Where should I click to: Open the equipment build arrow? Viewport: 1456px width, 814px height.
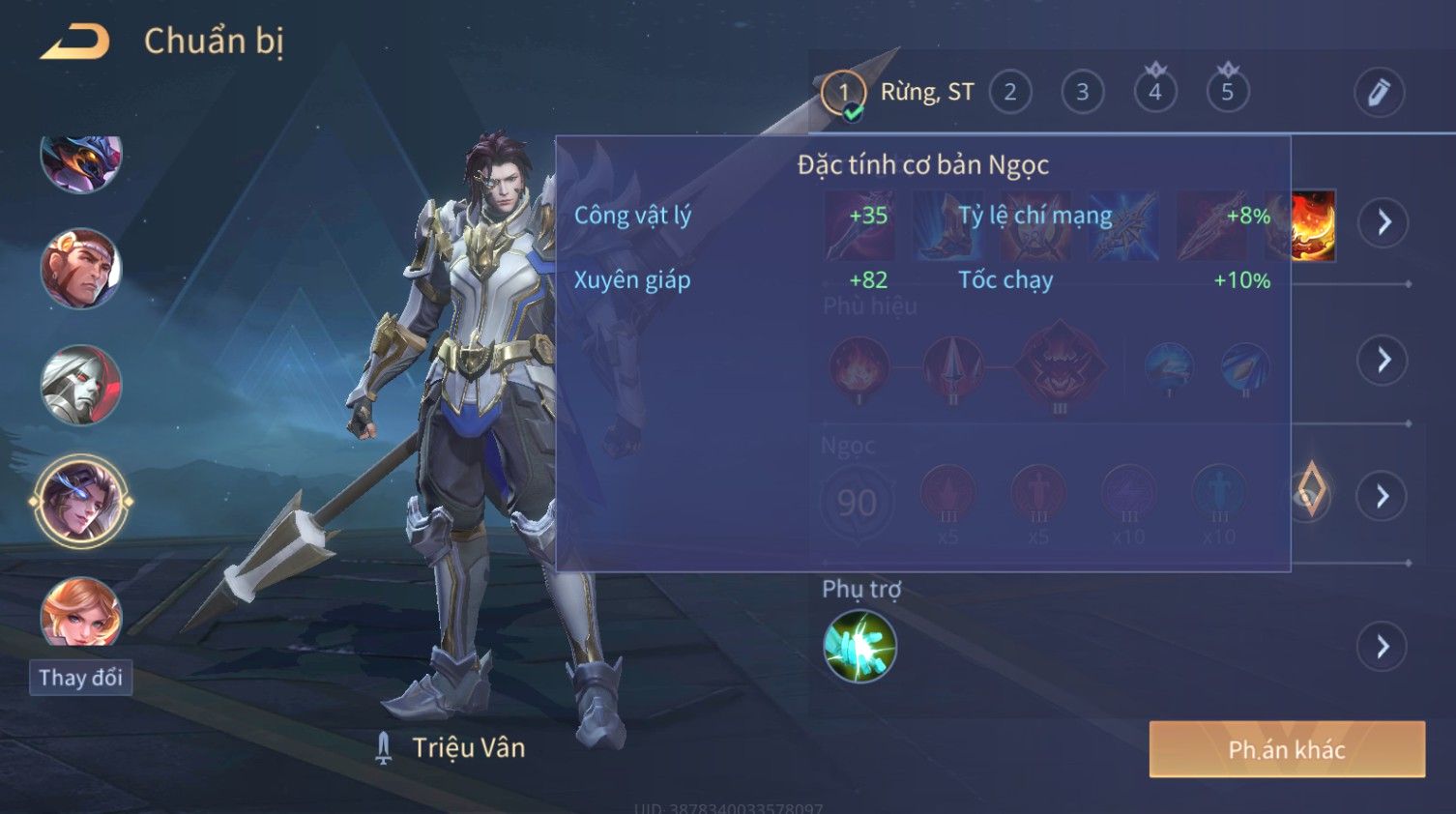[1383, 222]
